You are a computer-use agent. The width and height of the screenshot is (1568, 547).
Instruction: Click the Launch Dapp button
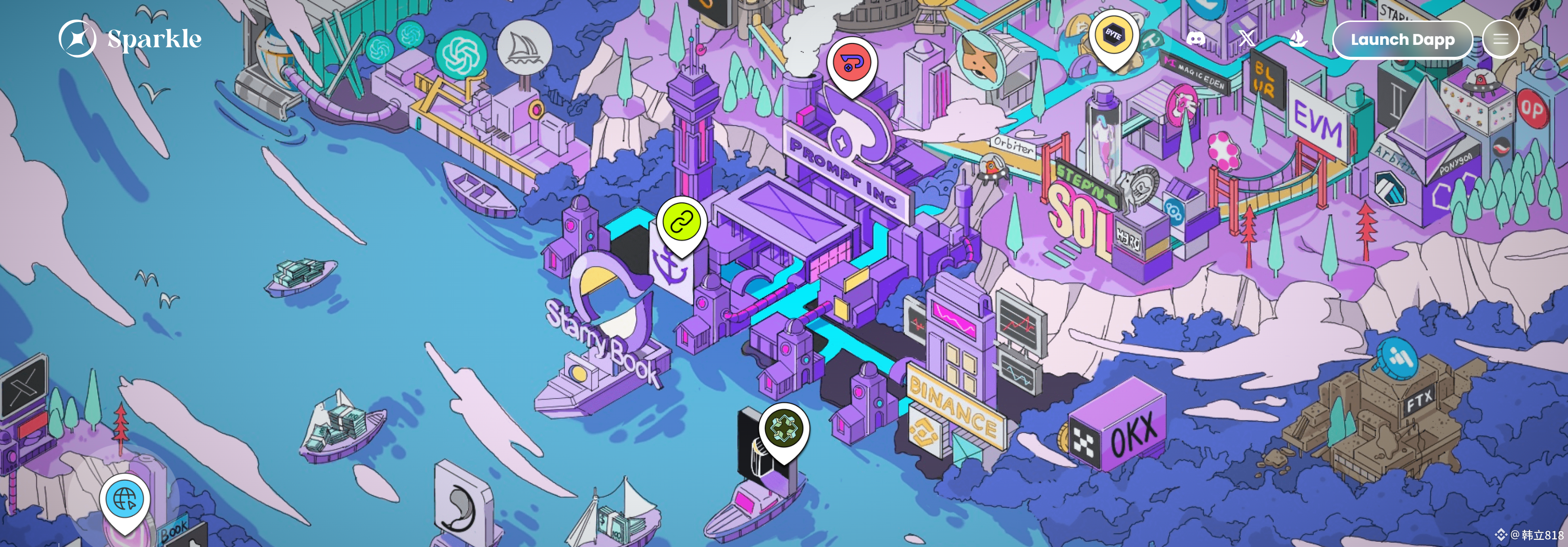[1402, 40]
